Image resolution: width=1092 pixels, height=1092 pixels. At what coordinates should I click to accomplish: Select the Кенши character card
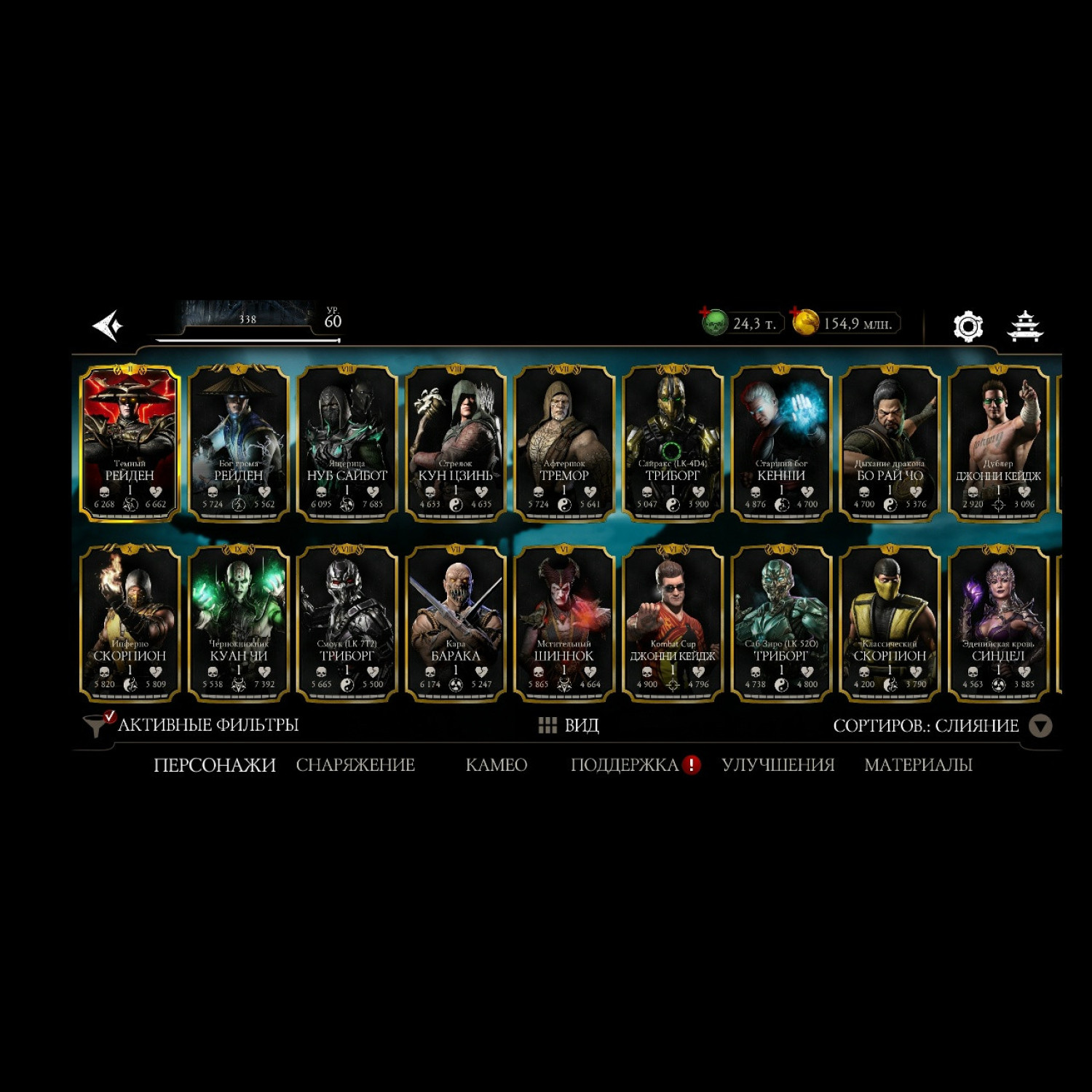(x=781, y=443)
